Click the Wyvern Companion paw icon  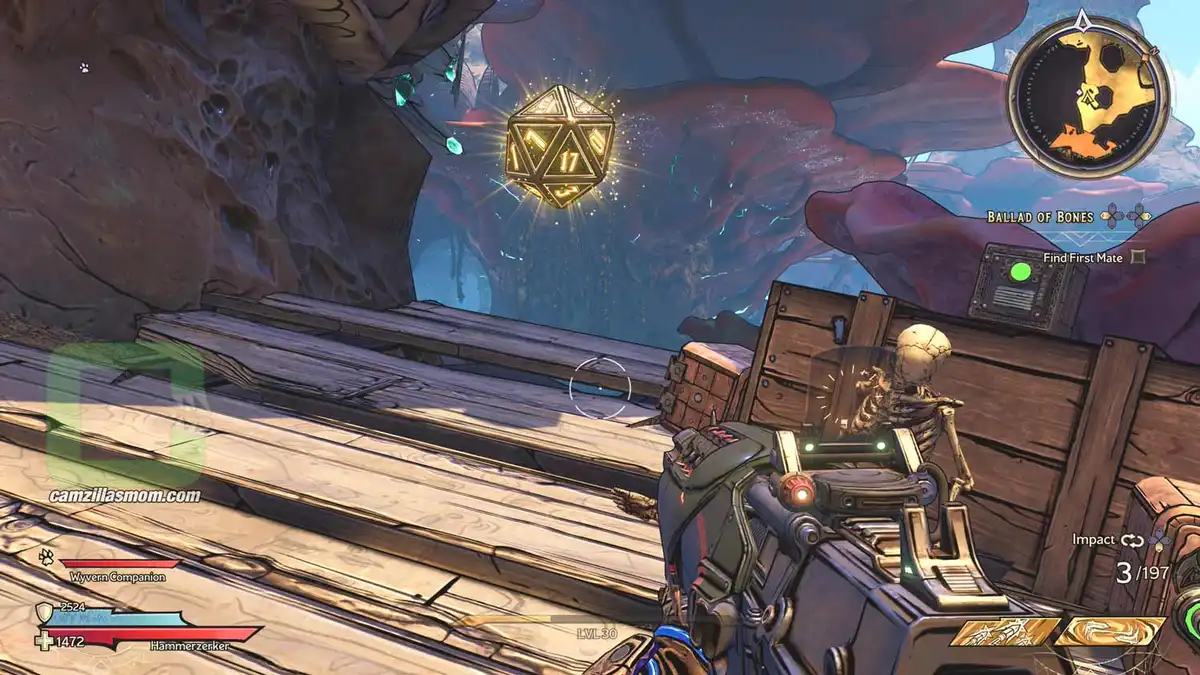[46, 556]
